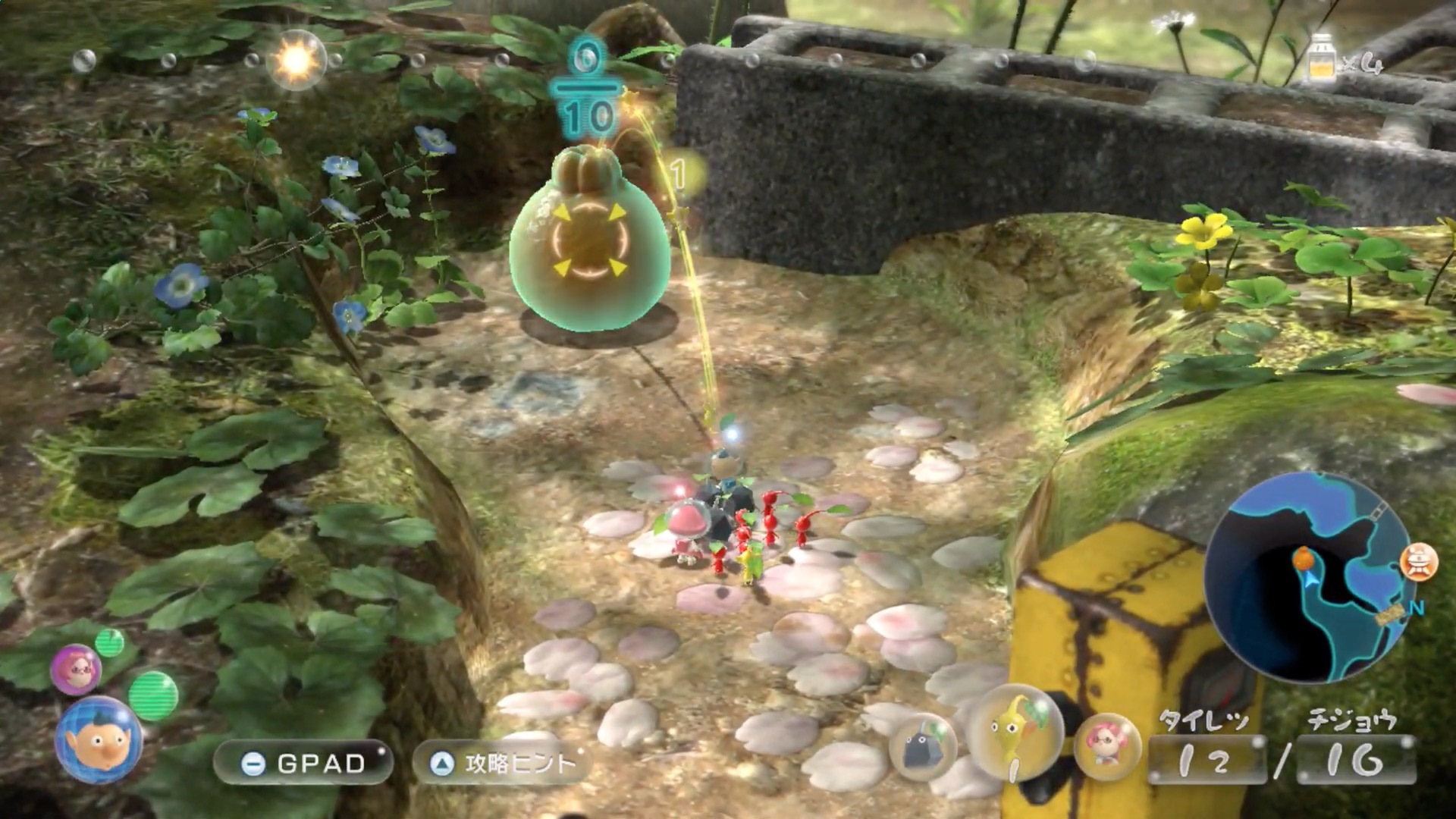Open the GPAD menu button
Image resolution: width=1456 pixels, height=819 pixels.
click(303, 763)
